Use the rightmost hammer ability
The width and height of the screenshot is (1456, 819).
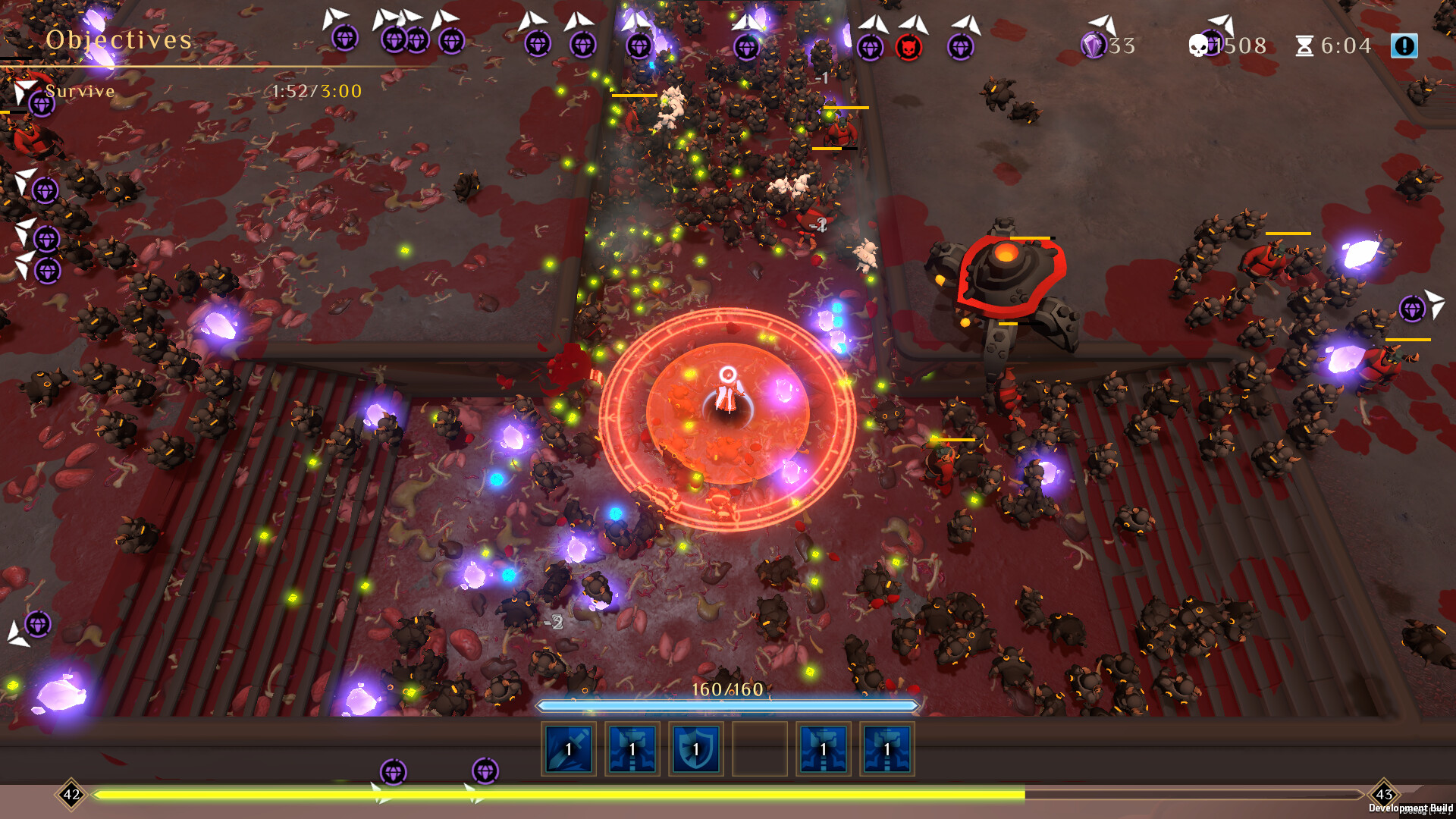click(x=887, y=749)
